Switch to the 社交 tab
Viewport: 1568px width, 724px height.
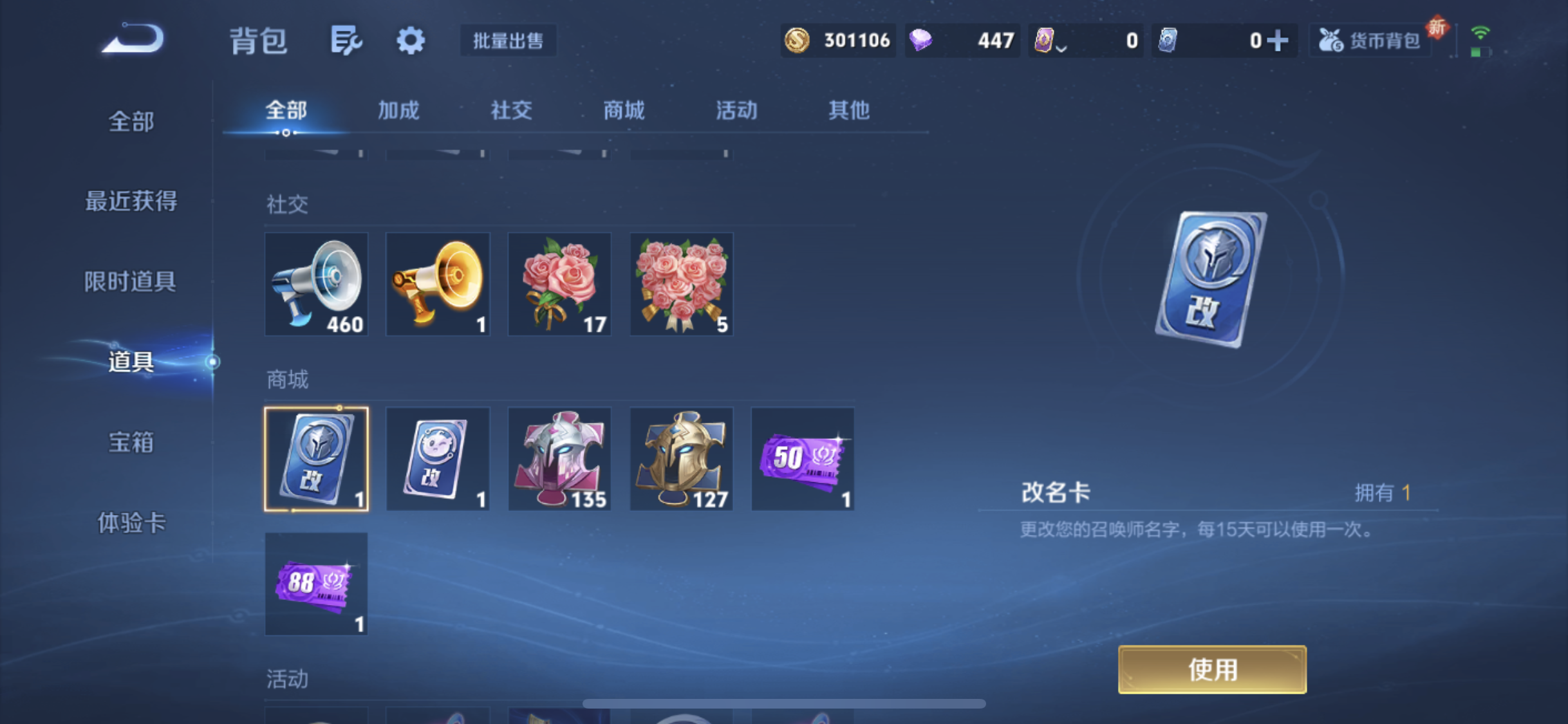511,111
